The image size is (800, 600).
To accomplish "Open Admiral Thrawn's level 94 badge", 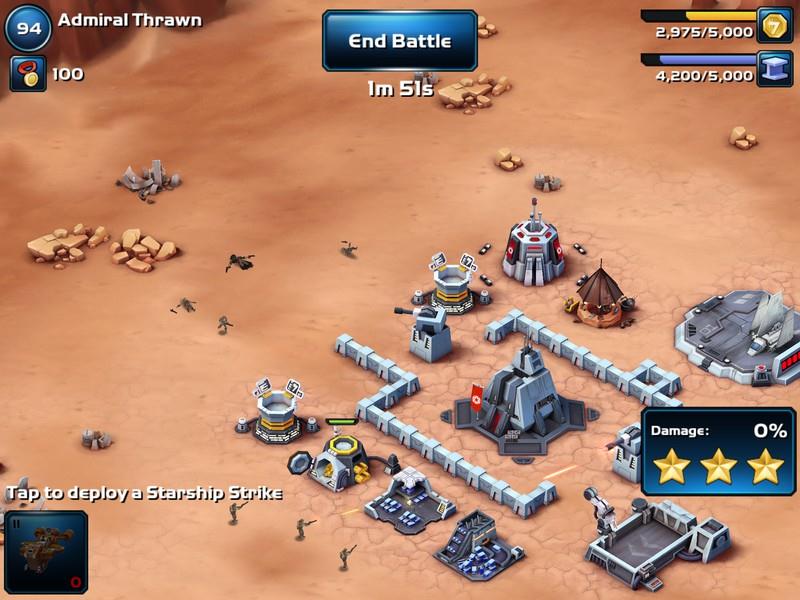I will coord(28,29).
